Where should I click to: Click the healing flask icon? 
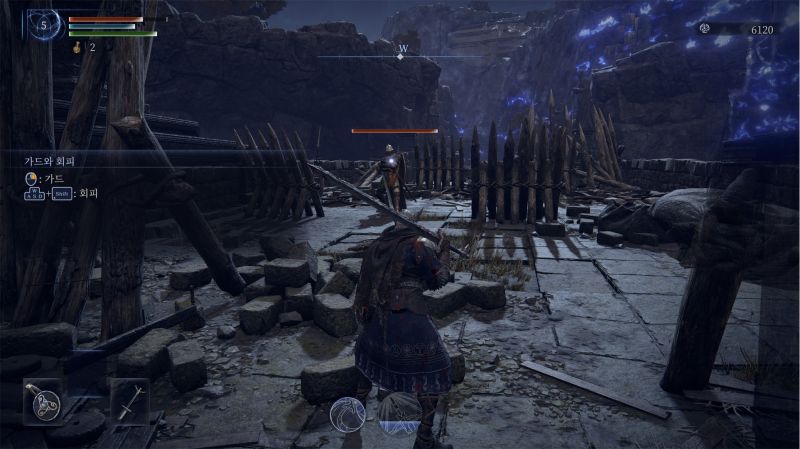(x=77, y=47)
